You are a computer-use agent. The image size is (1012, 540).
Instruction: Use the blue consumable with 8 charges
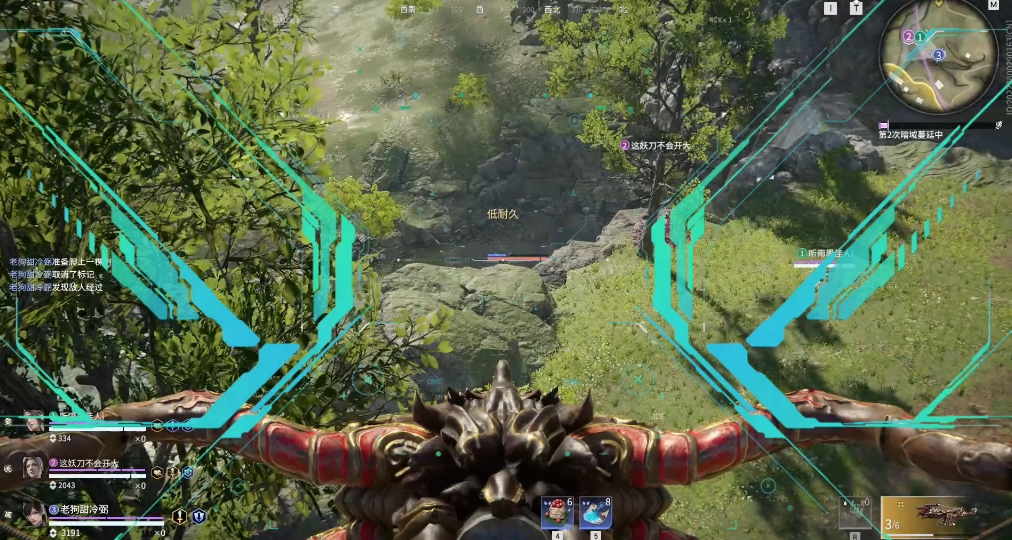pos(596,513)
